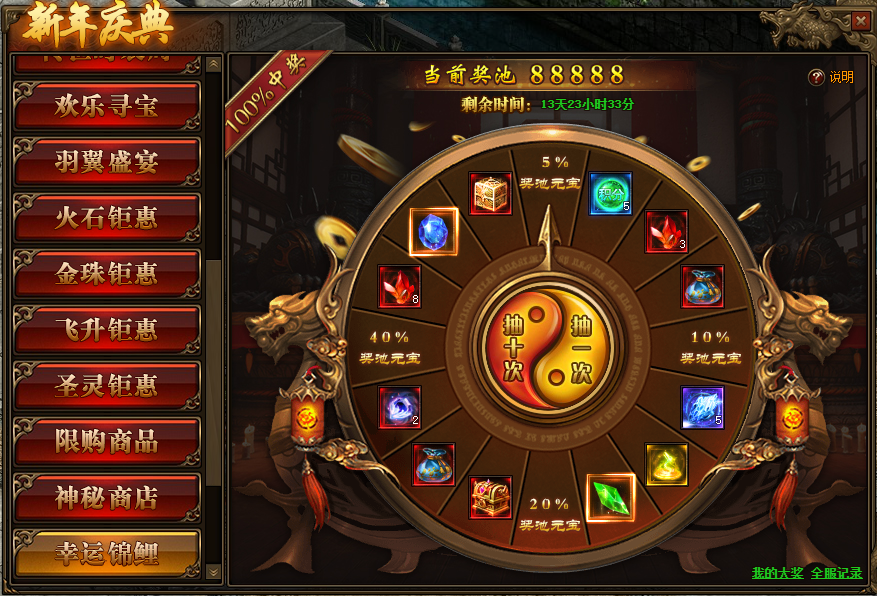
Task: Select the 火石钜惠 menu entry
Action: (106, 218)
